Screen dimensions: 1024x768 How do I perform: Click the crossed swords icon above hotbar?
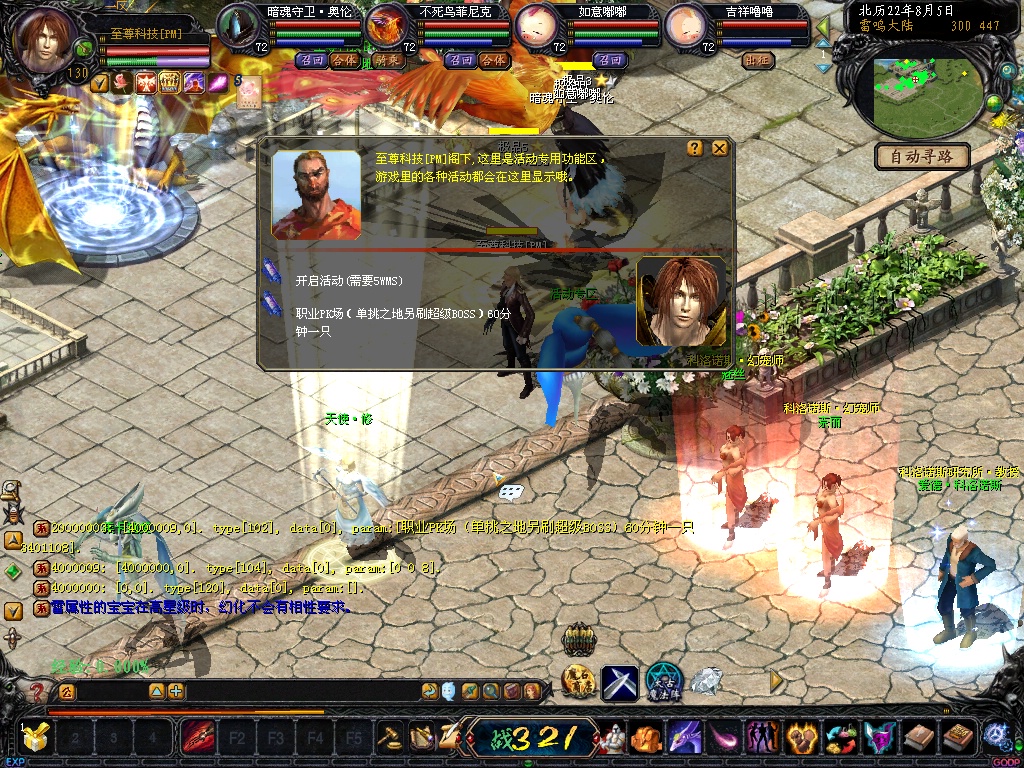pos(619,683)
